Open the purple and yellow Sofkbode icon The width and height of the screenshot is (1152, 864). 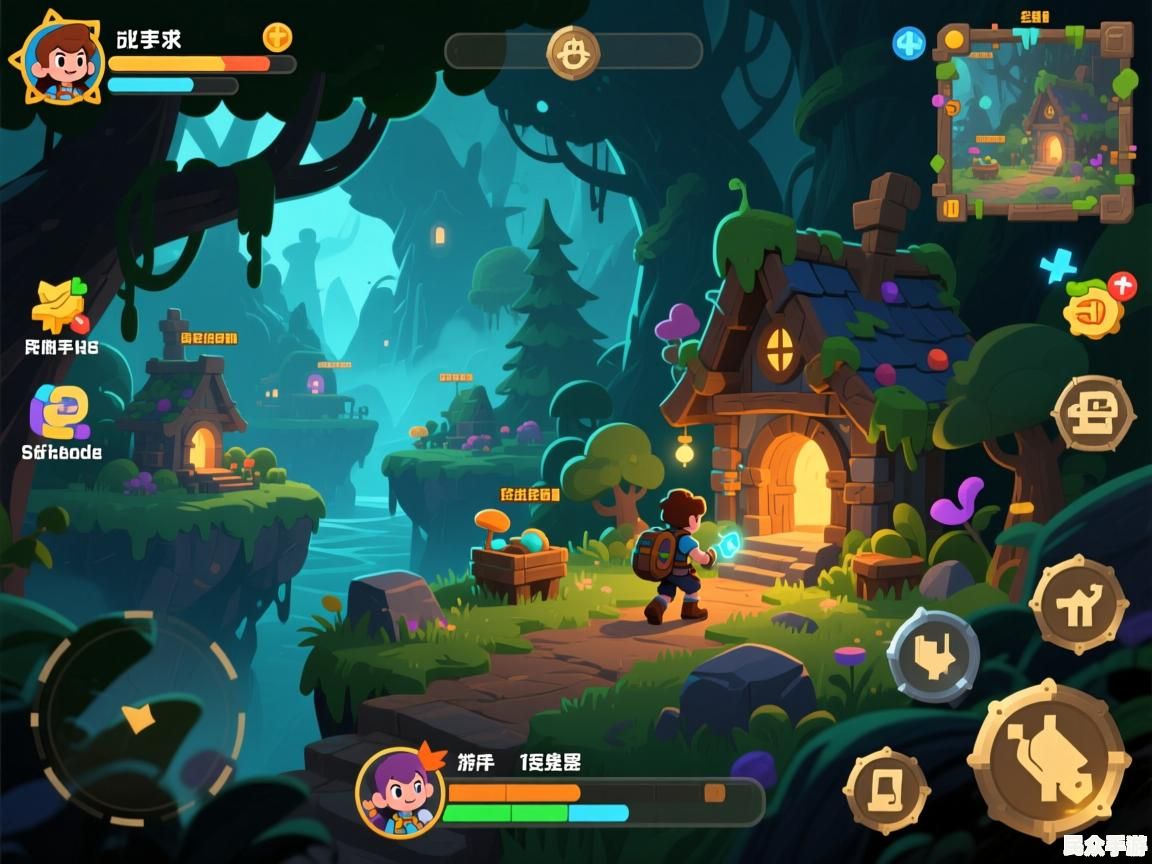click(x=60, y=413)
